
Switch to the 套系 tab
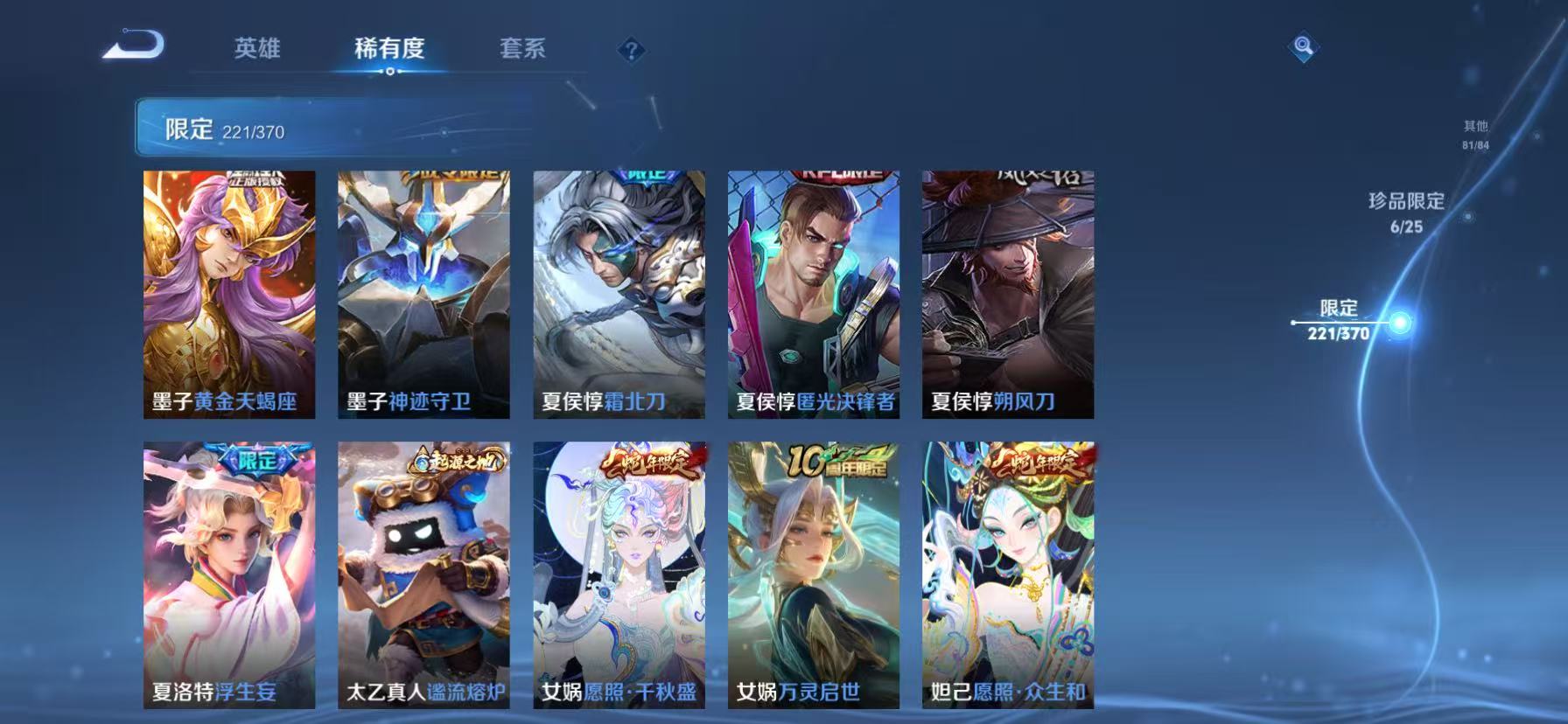tap(522, 50)
